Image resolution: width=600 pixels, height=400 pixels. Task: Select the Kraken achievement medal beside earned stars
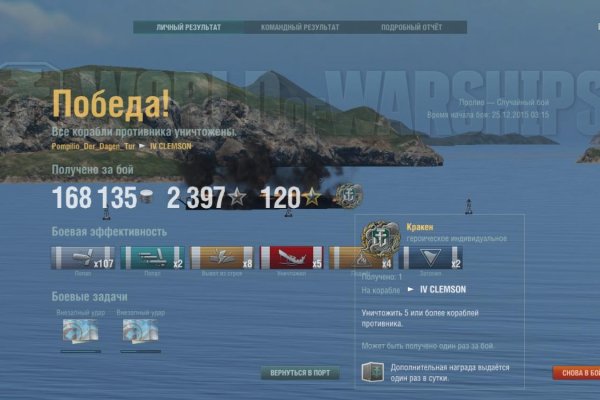click(348, 196)
